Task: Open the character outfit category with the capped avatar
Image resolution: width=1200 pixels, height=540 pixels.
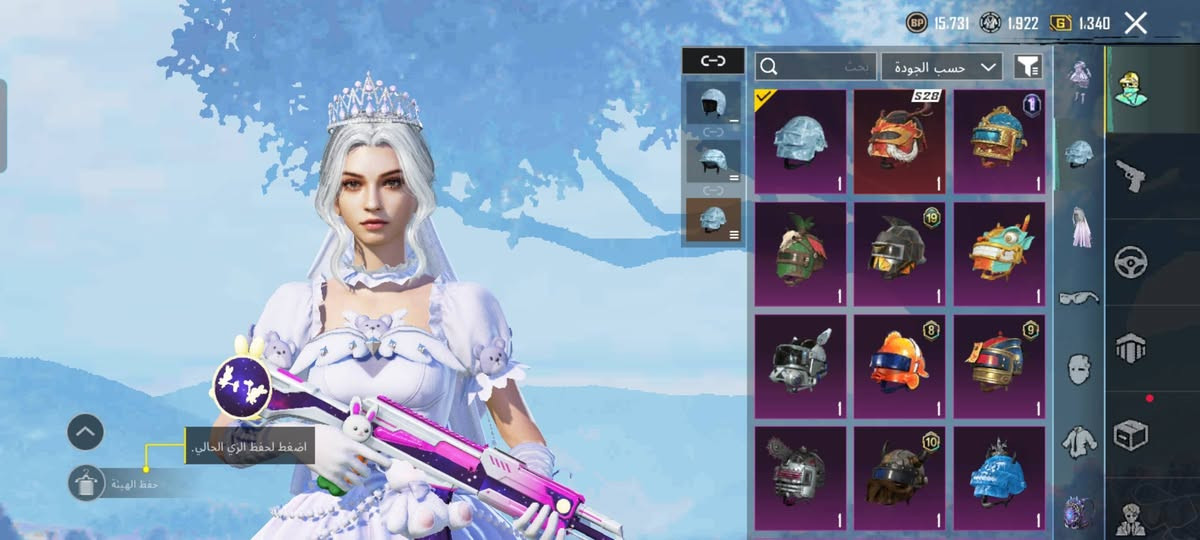Action: [1131, 88]
